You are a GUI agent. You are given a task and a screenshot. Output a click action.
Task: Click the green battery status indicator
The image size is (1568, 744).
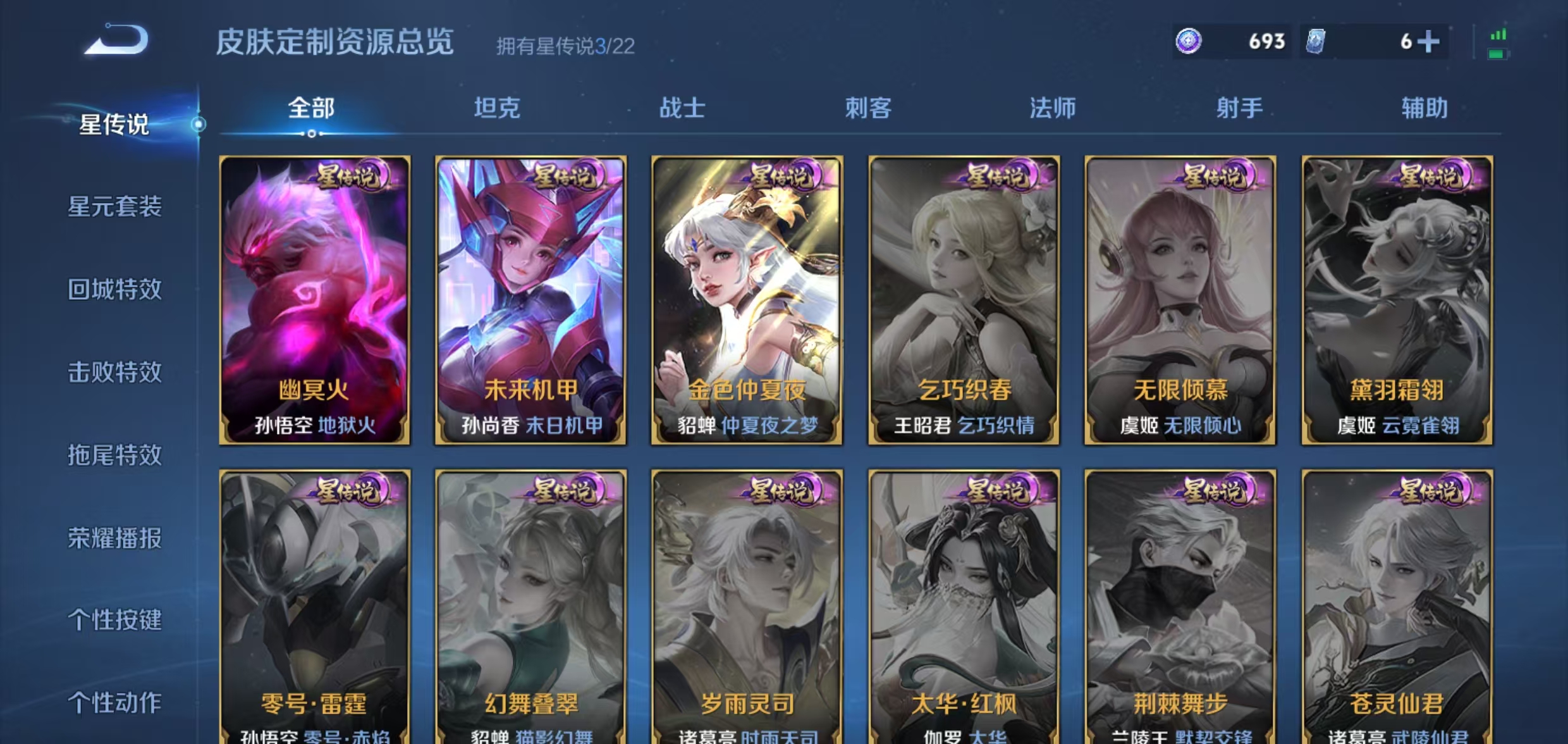click(1497, 53)
